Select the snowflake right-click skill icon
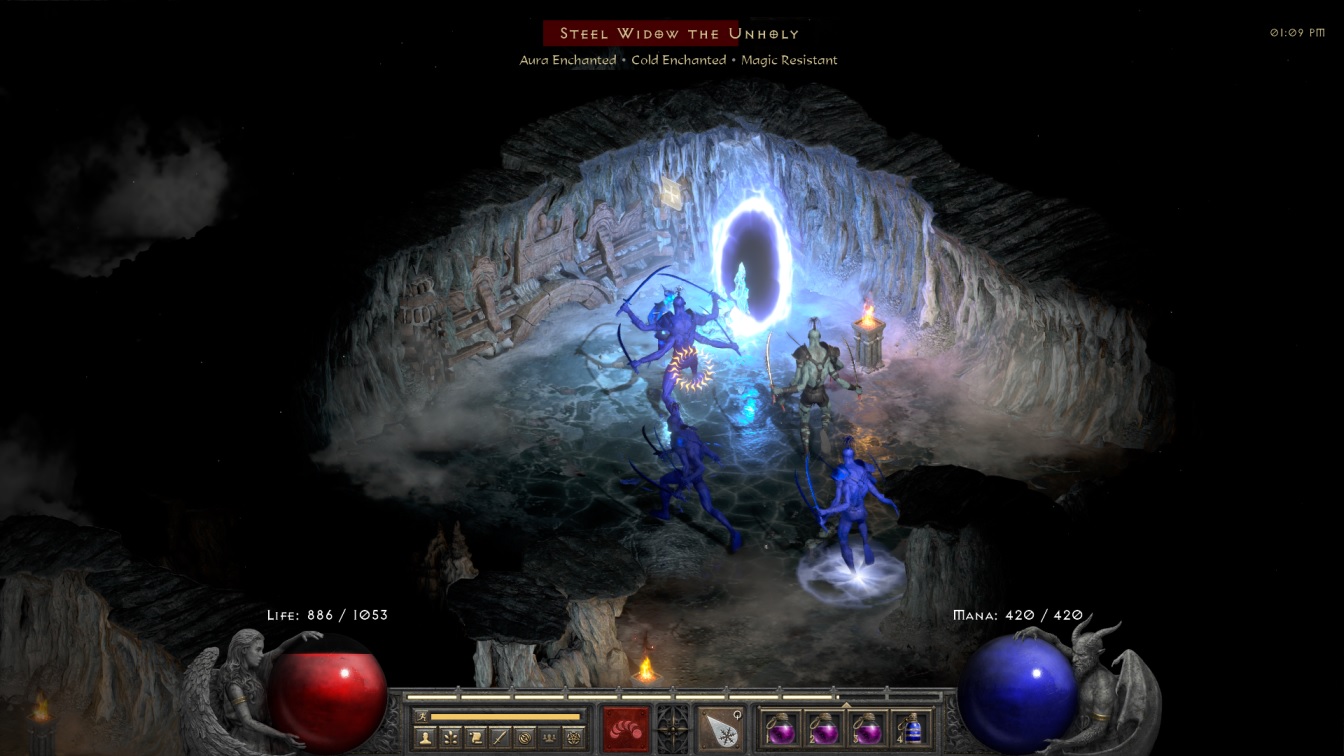 (720, 726)
